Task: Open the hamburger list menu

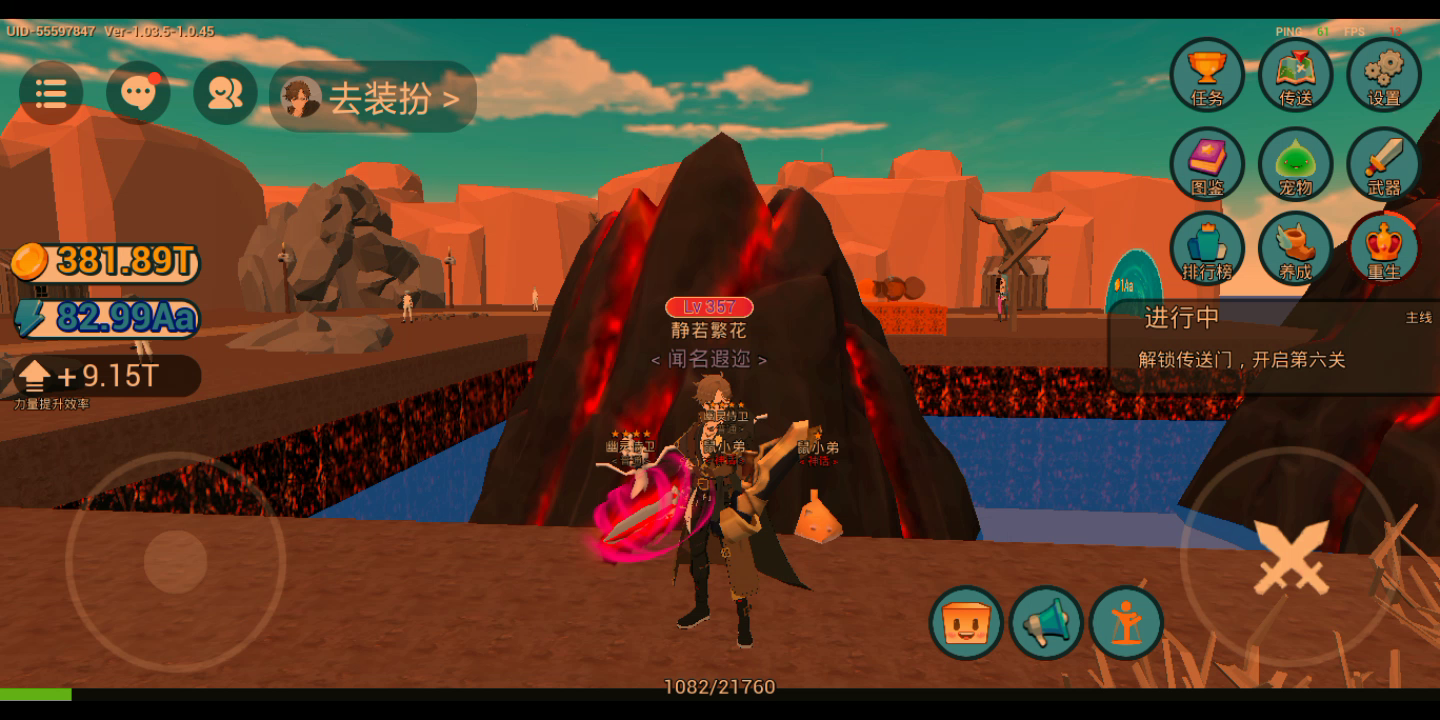Action: coord(51,94)
